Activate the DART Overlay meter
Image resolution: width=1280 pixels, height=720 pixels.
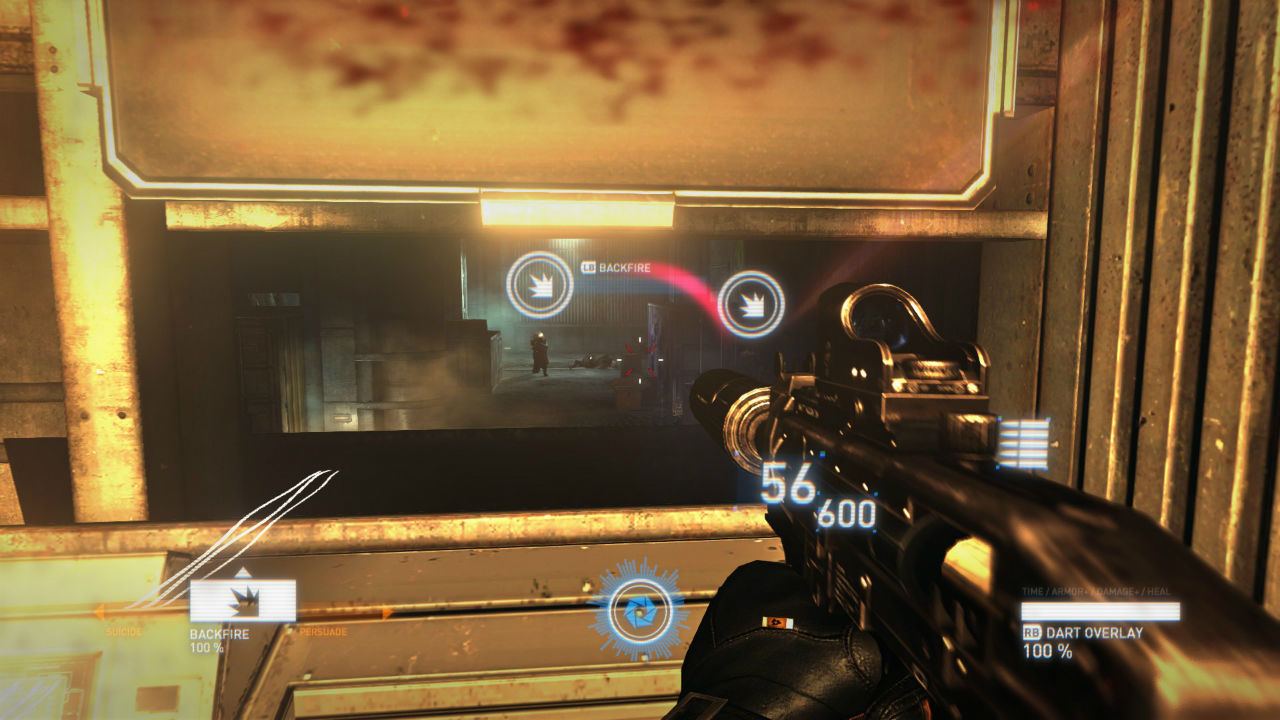(1100, 611)
